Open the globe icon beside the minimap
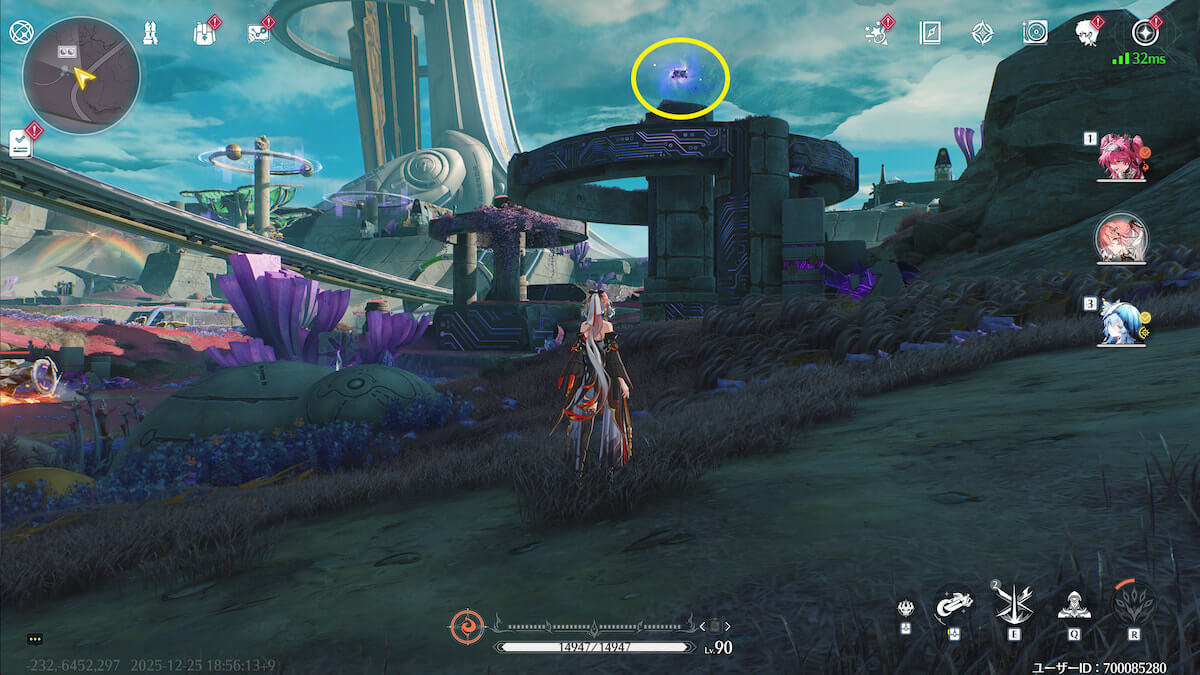This screenshot has height=675, width=1200. tap(20, 32)
